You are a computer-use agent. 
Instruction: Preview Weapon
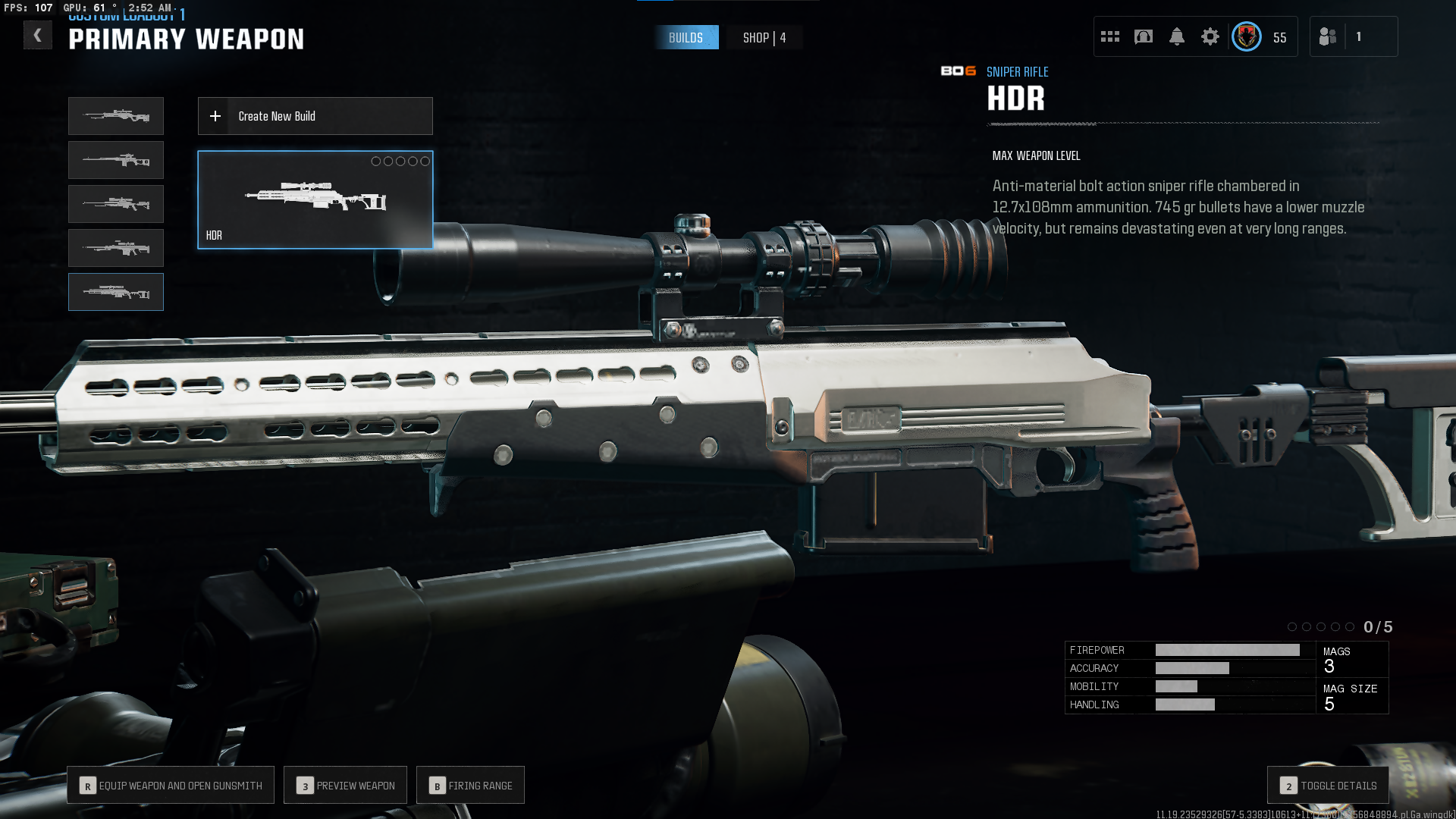click(x=345, y=786)
